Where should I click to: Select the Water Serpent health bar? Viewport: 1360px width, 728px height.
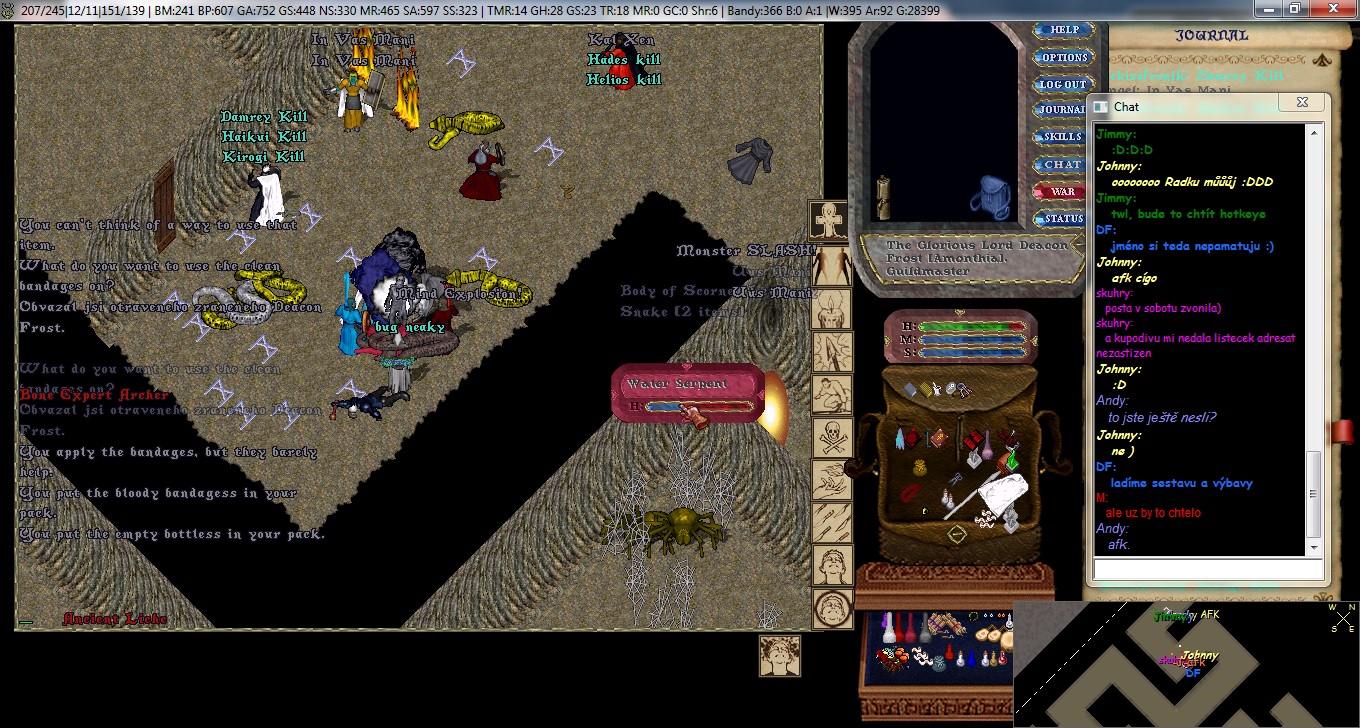688,394
